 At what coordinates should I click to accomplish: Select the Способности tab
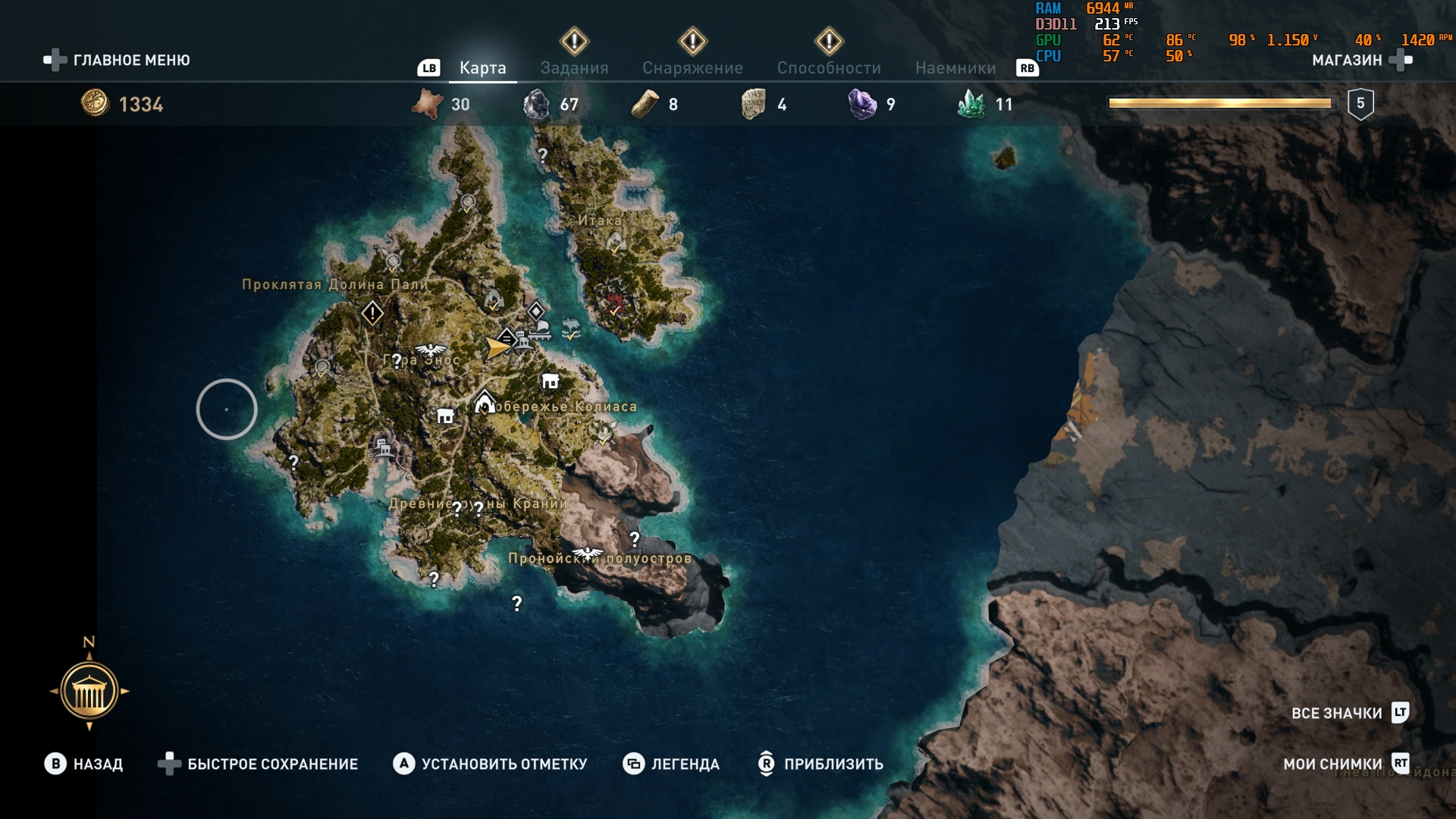click(829, 68)
